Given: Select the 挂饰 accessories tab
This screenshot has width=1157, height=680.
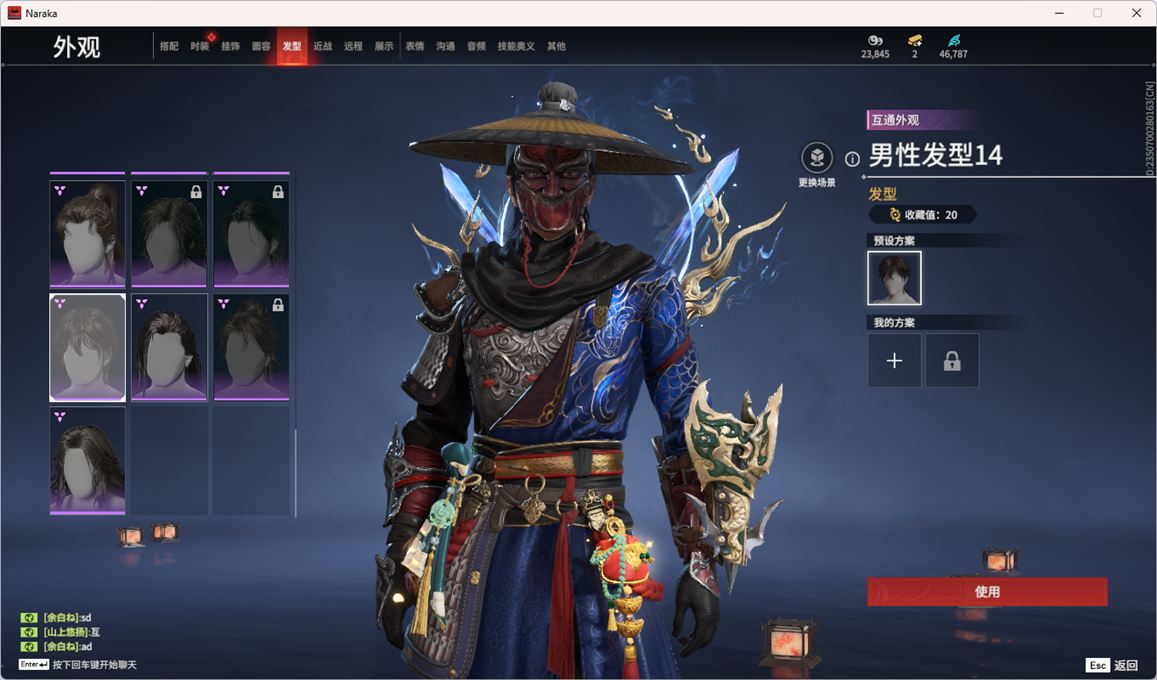Looking at the screenshot, I should point(230,46).
